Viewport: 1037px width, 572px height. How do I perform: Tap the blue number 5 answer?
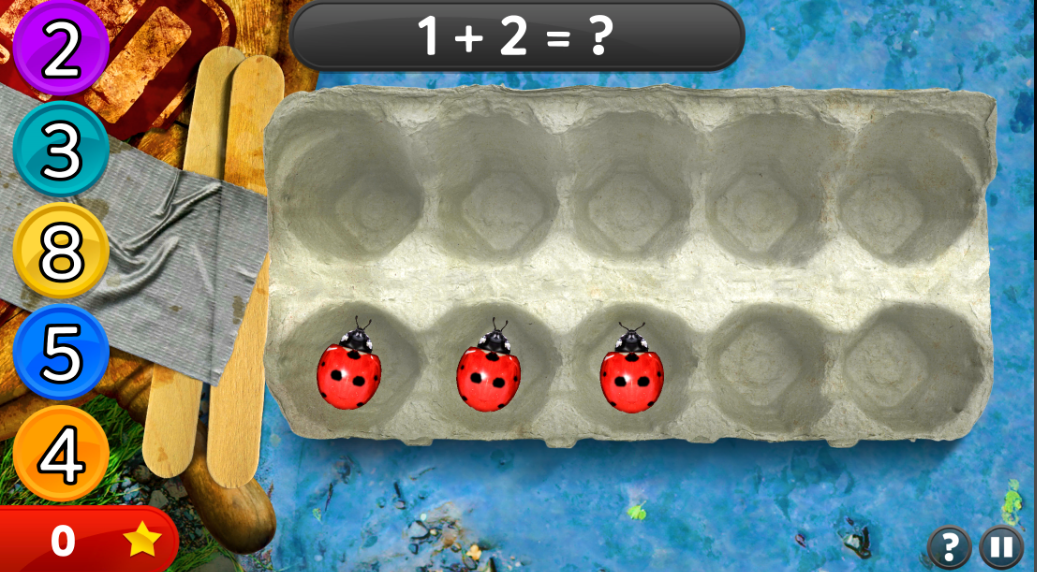[60, 352]
